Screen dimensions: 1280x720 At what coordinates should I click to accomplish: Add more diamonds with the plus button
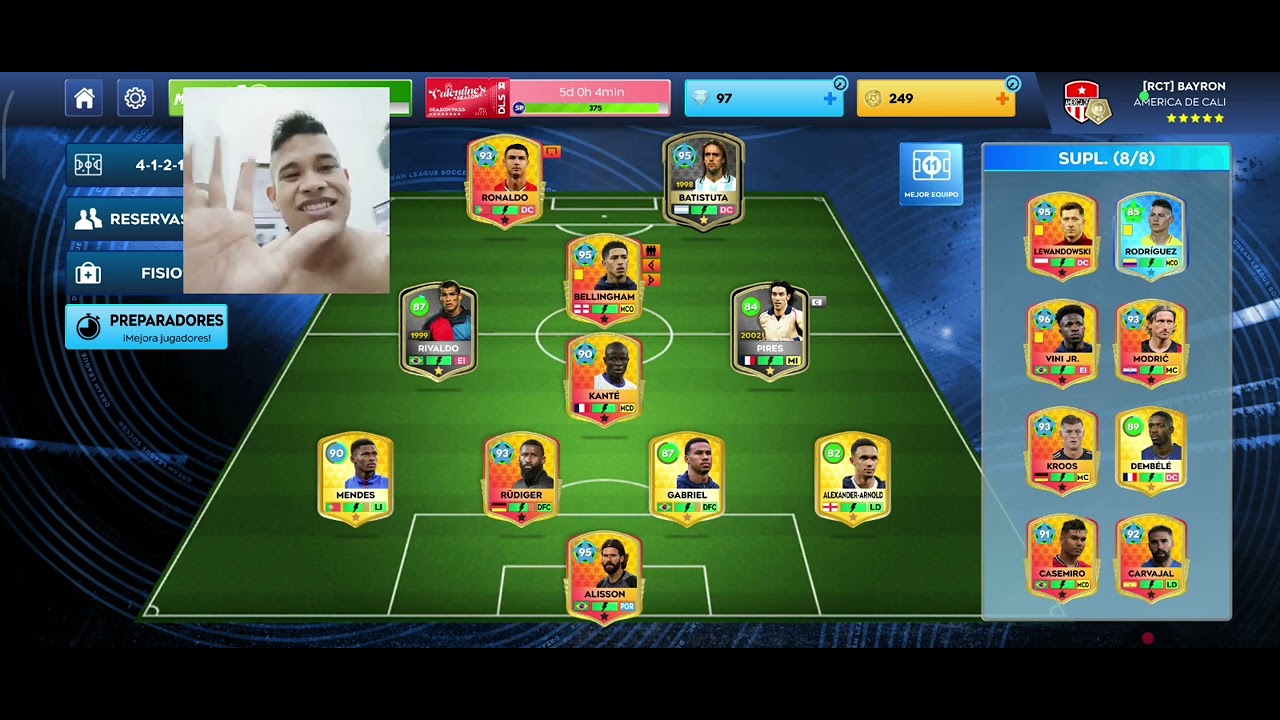829,98
